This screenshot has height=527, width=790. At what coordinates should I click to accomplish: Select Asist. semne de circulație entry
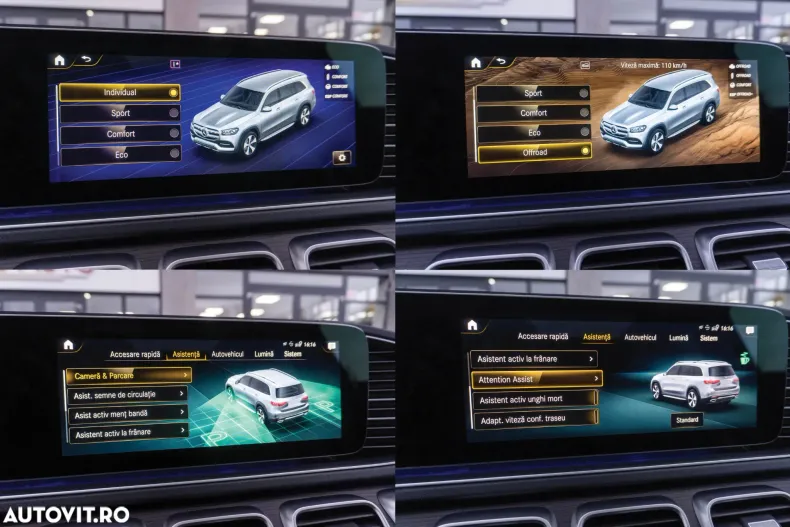click(127, 395)
